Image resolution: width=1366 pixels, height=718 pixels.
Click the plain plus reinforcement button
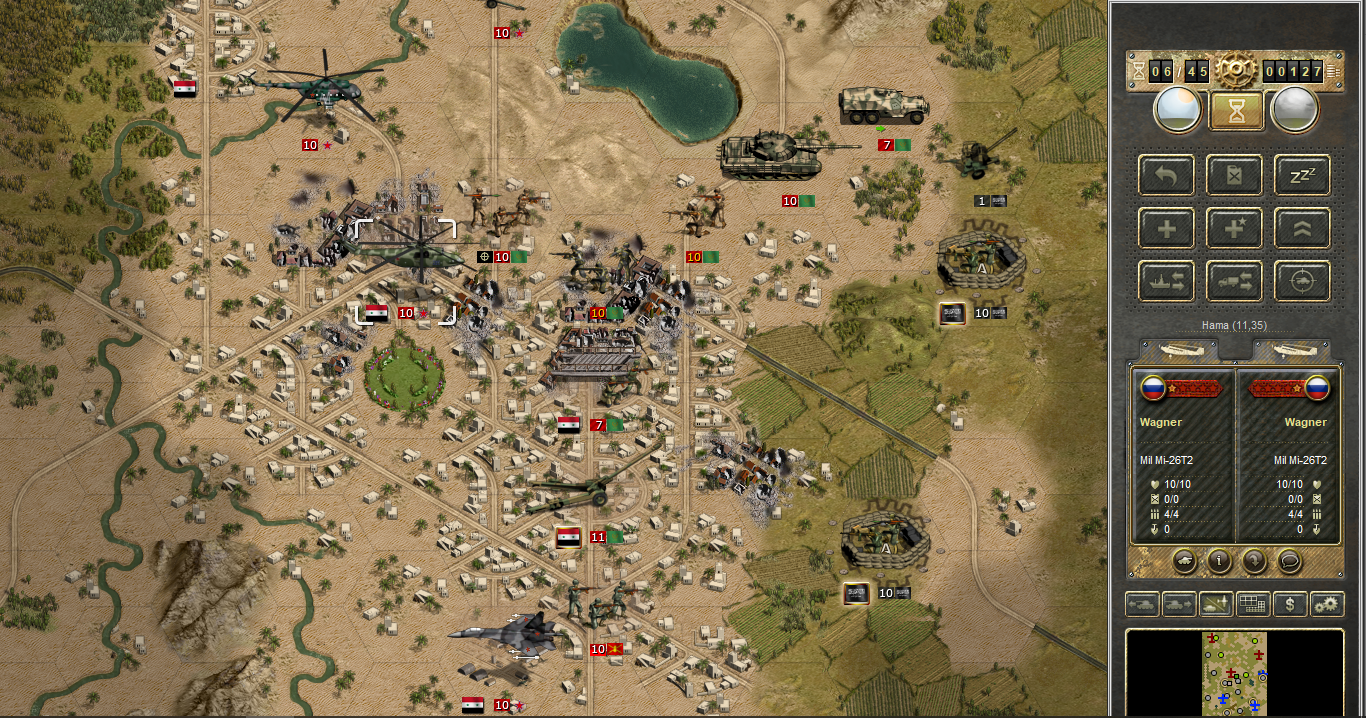click(1166, 229)
